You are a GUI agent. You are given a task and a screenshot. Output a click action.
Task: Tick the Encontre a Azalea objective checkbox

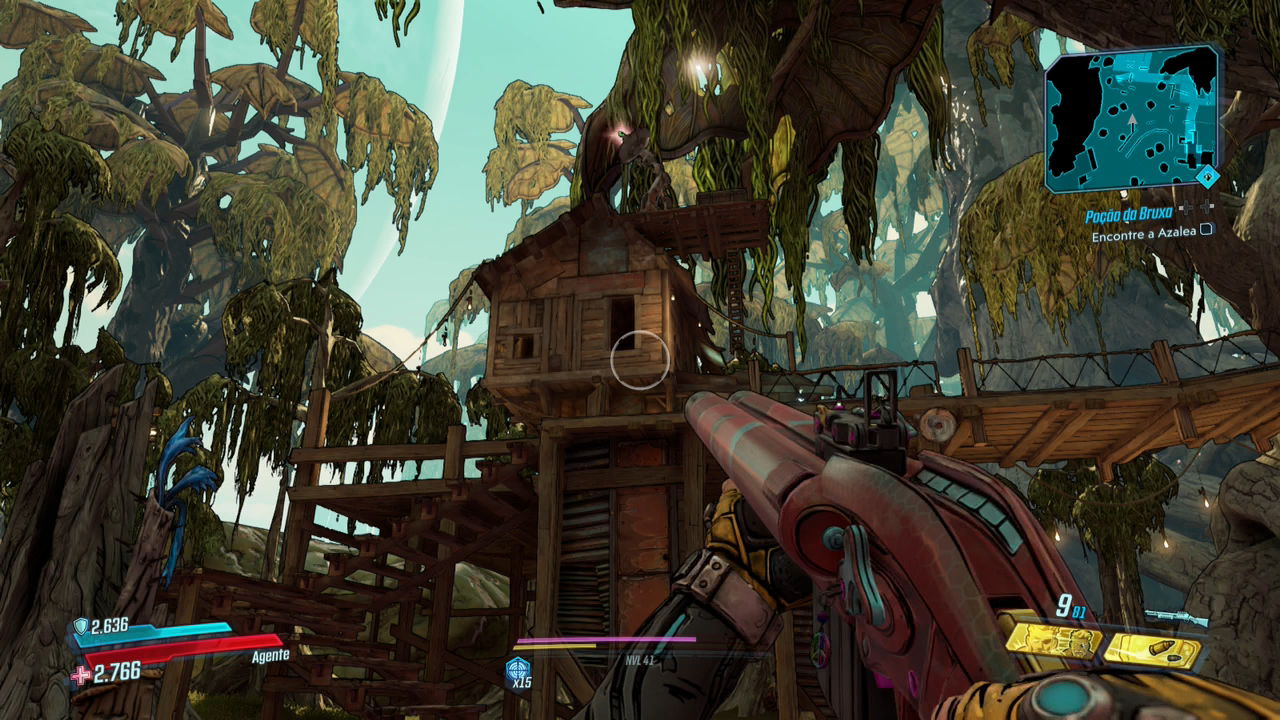tap(1206, 230)
